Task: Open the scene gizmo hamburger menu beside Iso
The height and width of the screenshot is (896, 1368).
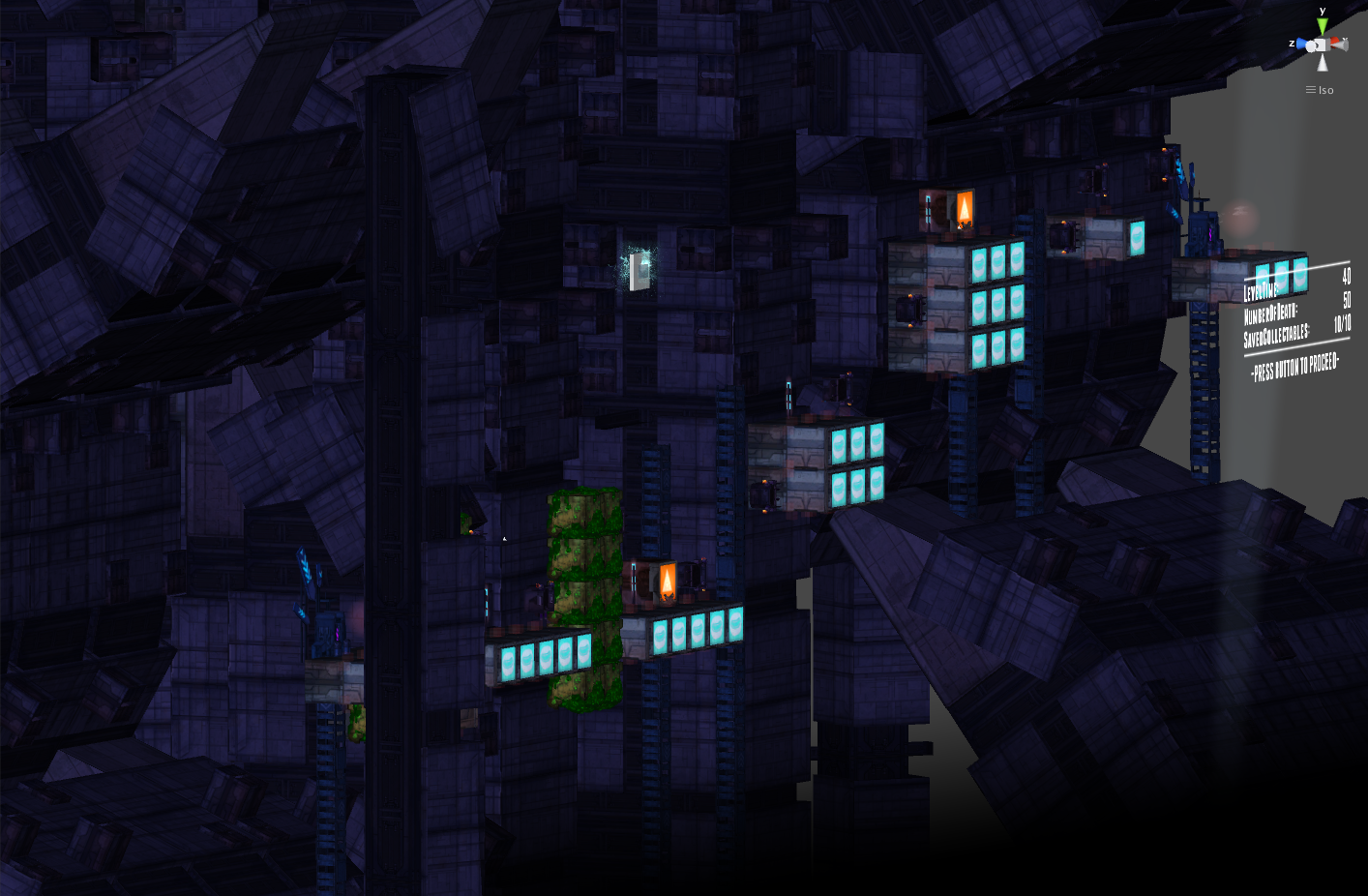Action: coord(1309,89)
